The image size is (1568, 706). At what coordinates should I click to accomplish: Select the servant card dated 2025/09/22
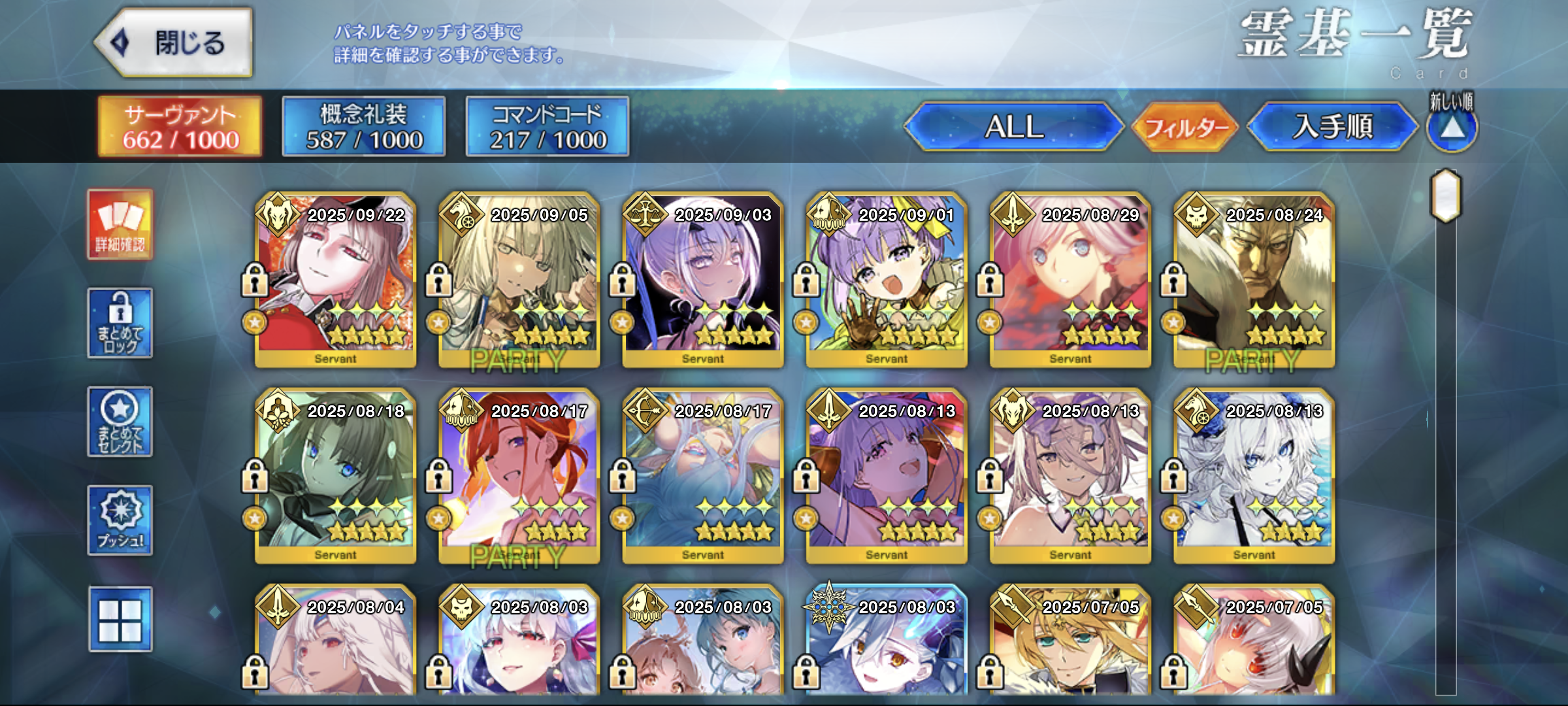pos(336,280)
